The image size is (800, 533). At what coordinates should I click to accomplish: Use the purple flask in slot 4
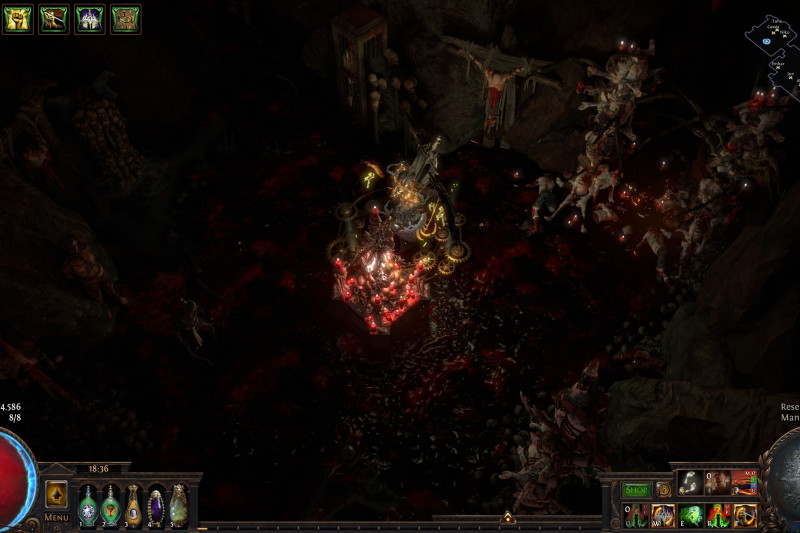click(x=156, y=505)
